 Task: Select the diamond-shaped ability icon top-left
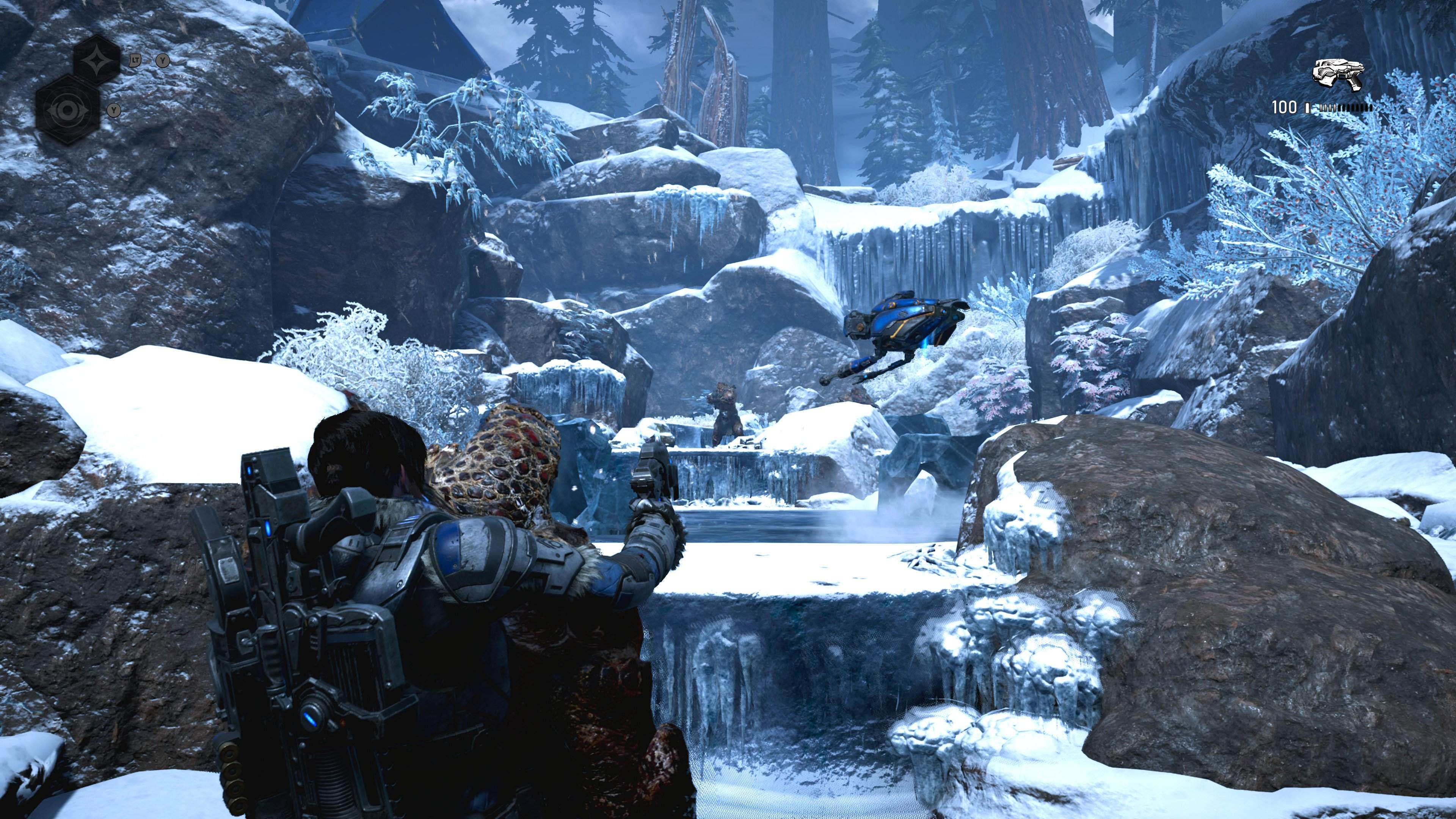pyautogui.click(x=97, y=61)
